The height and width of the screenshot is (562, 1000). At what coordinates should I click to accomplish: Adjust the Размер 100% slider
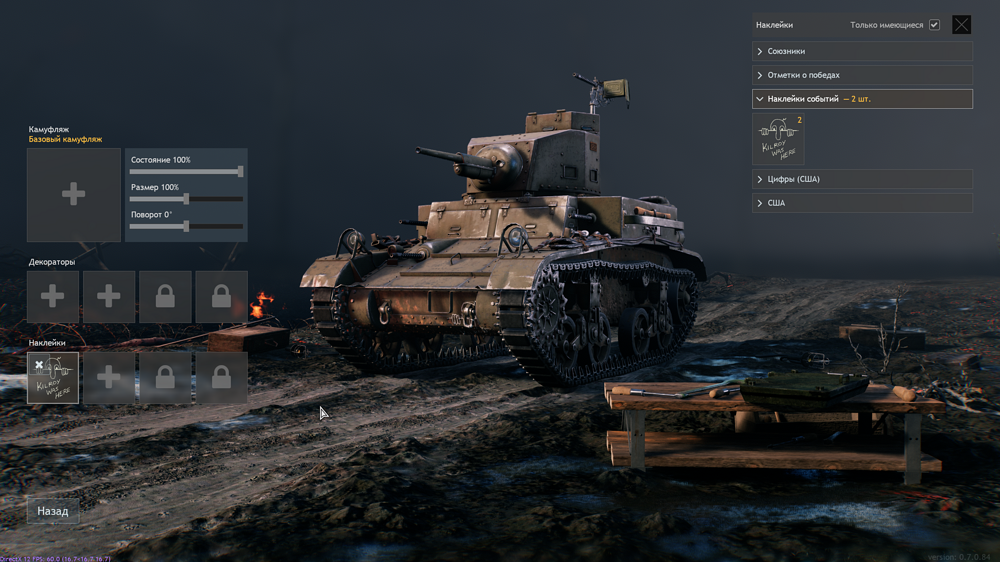[187, 199]
